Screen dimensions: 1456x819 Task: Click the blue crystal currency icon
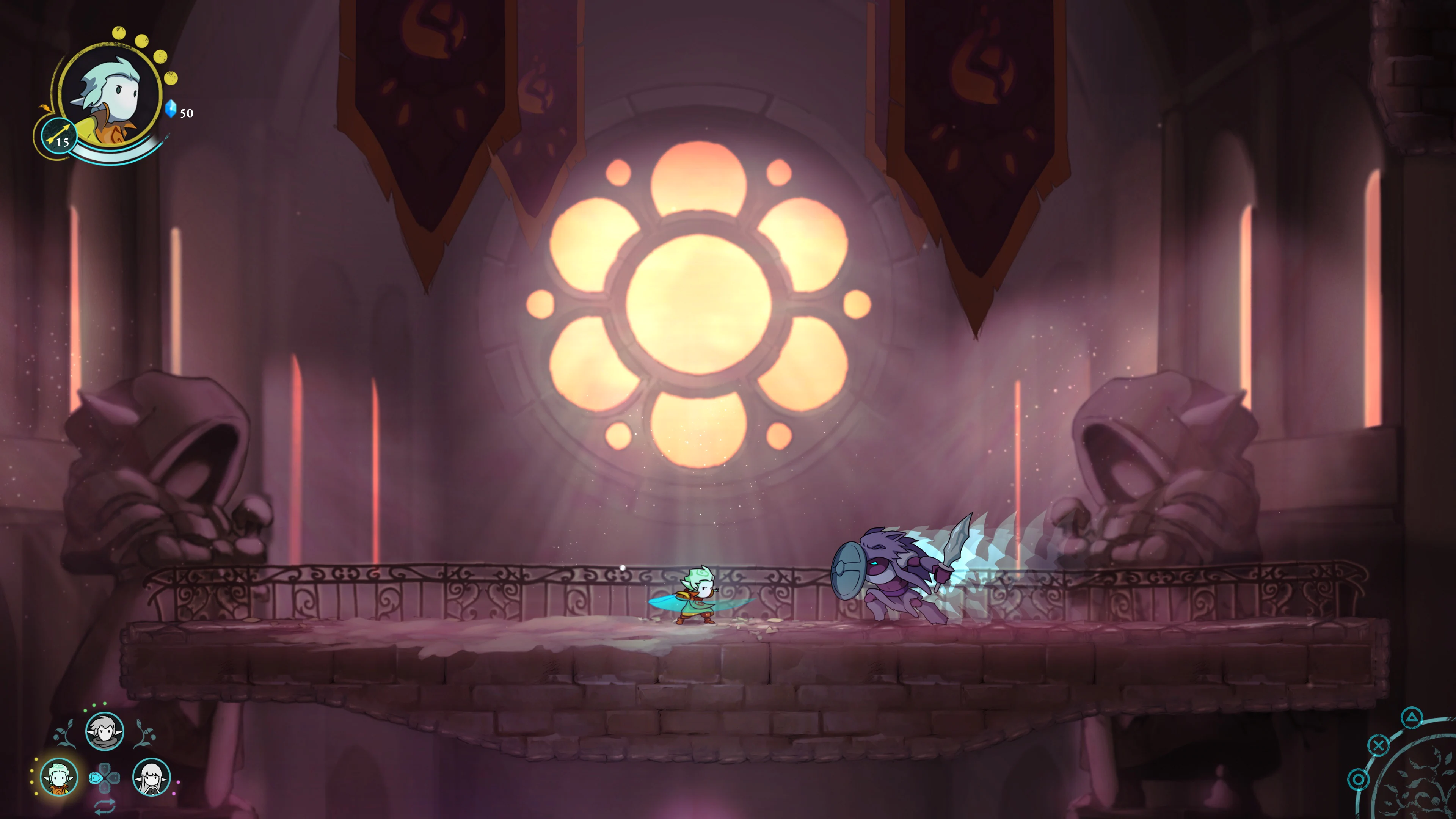click(171, 109)
